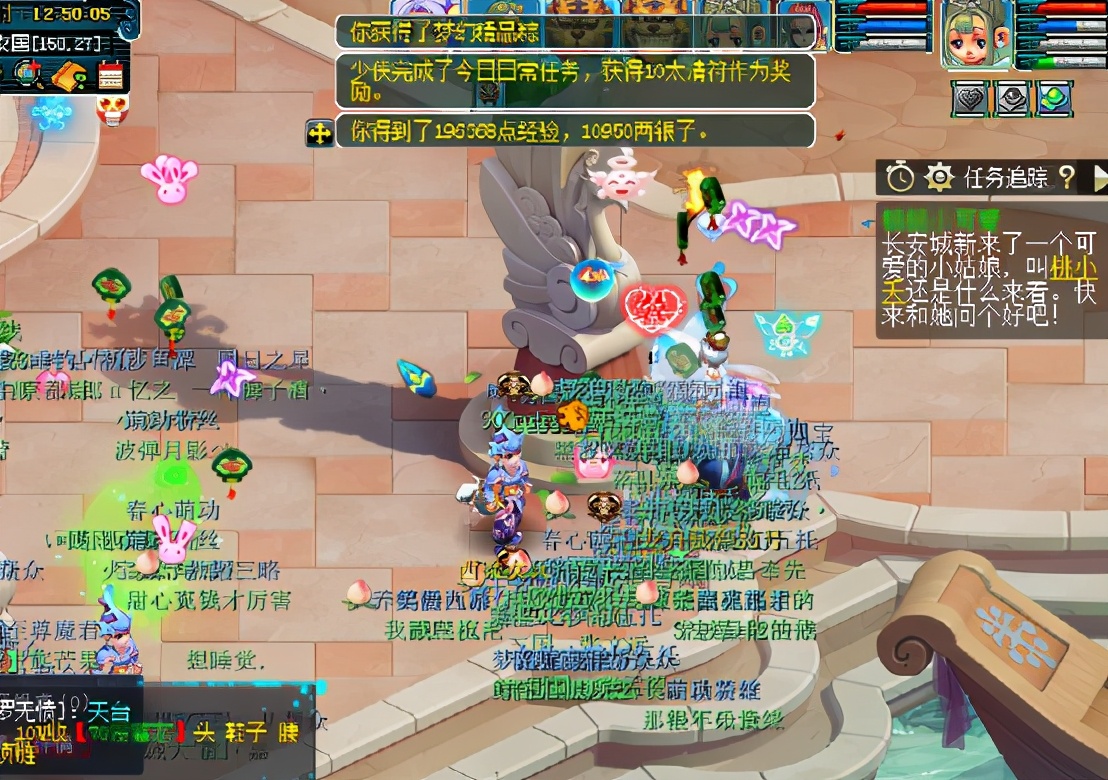Image resolution: width=1108 pixels, height=780 pixels.
Task: Open quest tracker gear settings
Action: (939, 178)
